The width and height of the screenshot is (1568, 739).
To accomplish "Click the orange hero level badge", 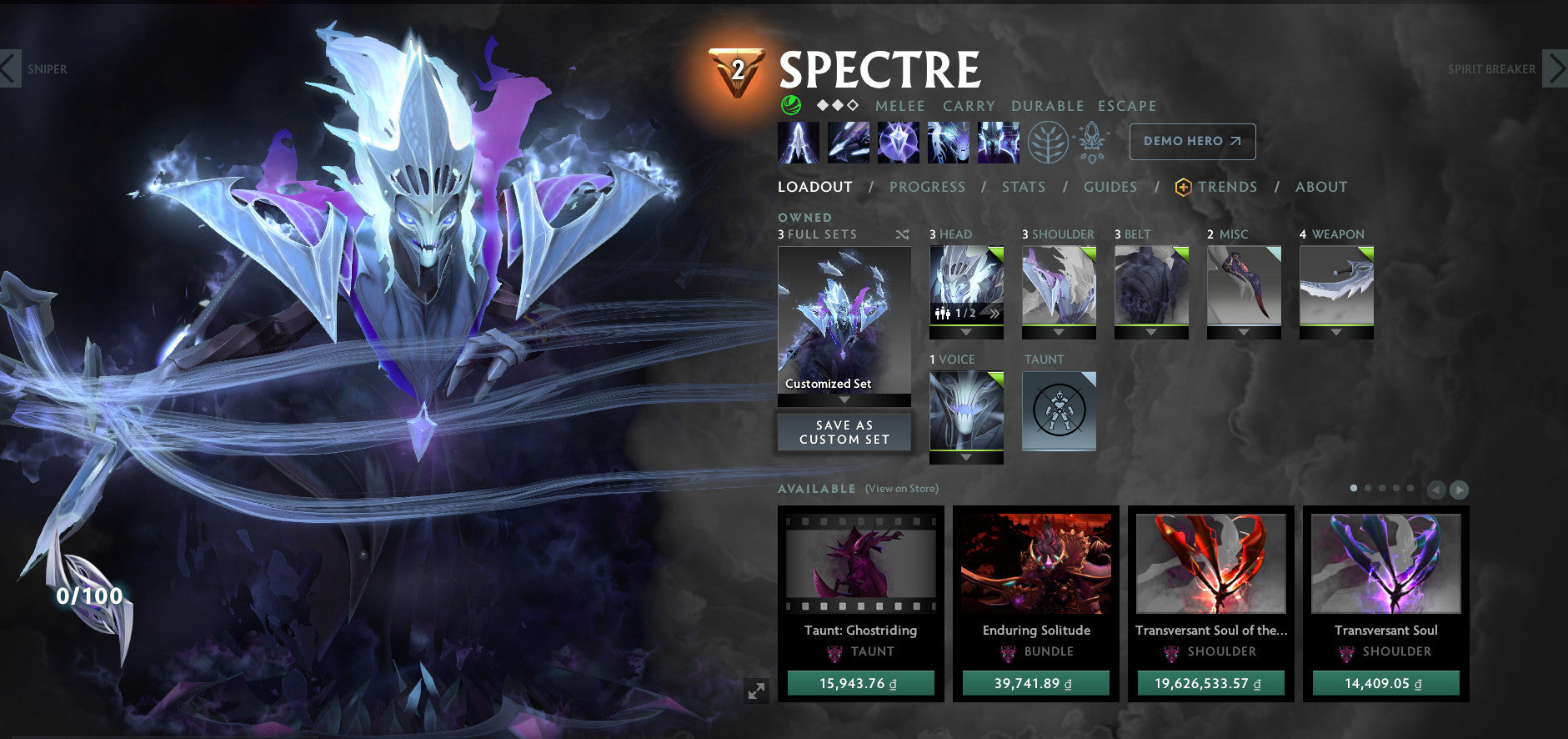I will pyautogui.click(x=737, y=72).
